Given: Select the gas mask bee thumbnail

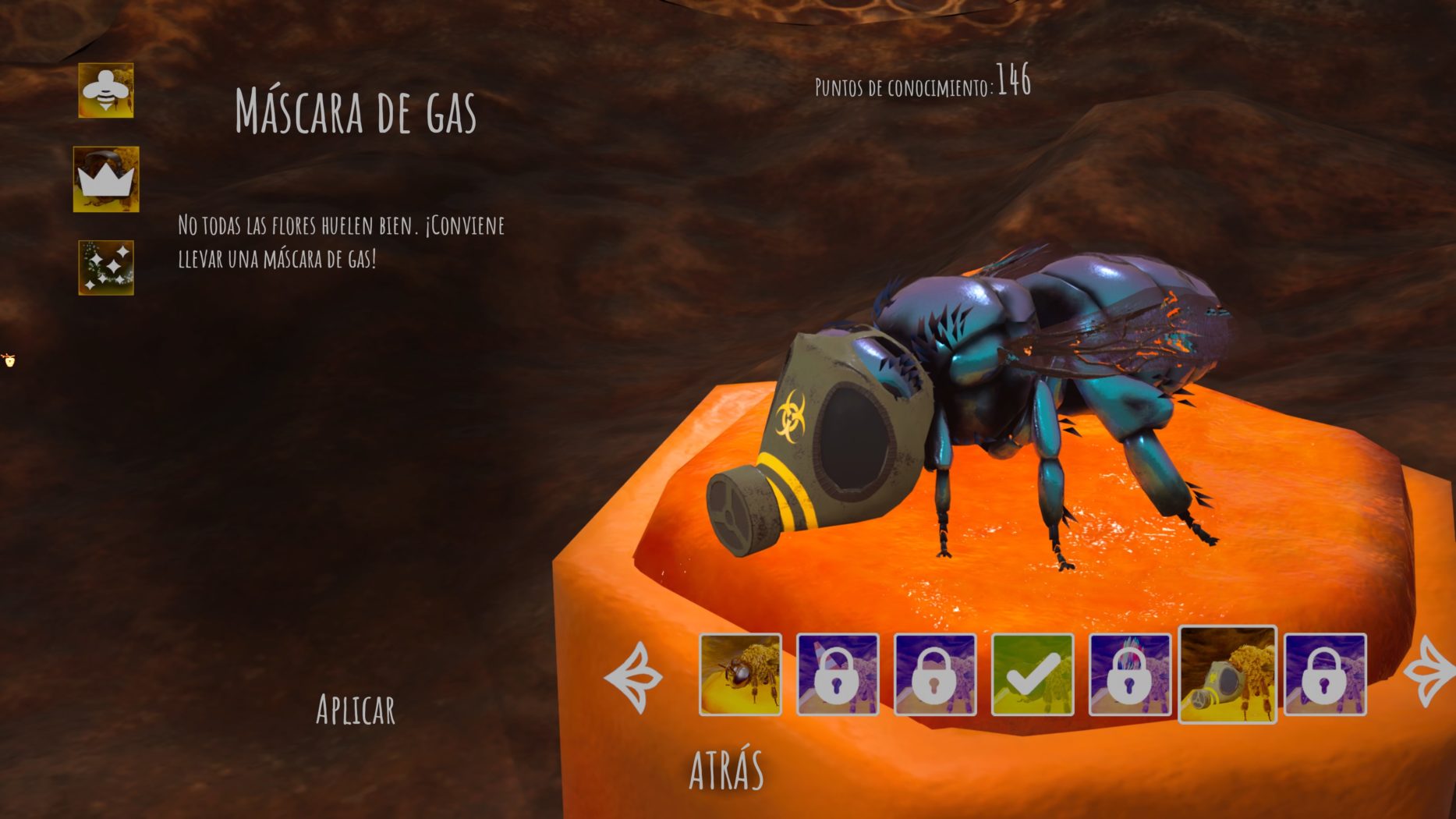Looking at the screenshot, I should (x=1228, y=675).
